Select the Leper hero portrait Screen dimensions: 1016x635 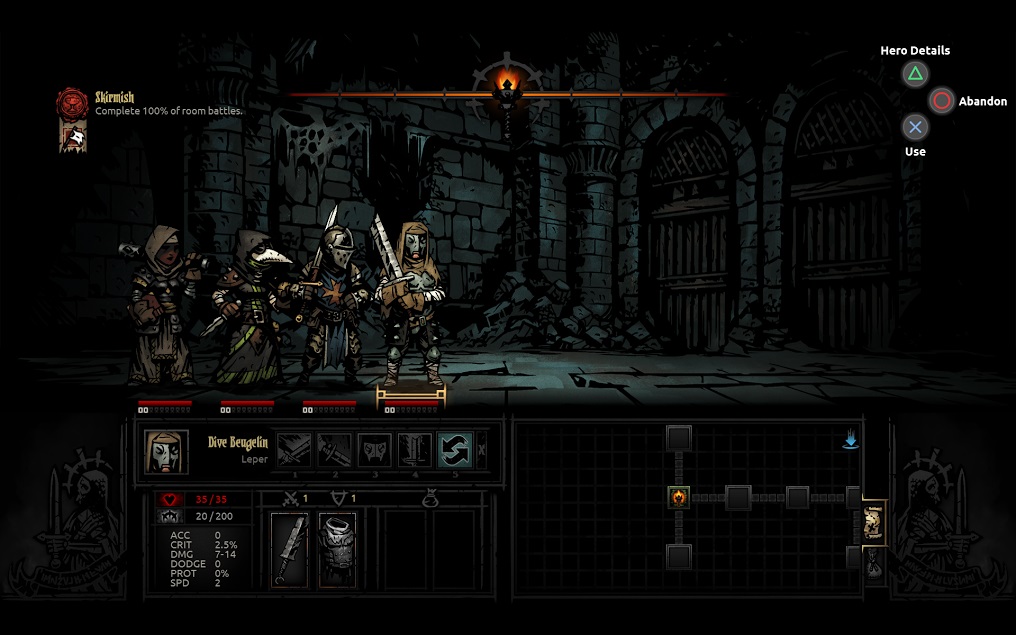(166, 452)
